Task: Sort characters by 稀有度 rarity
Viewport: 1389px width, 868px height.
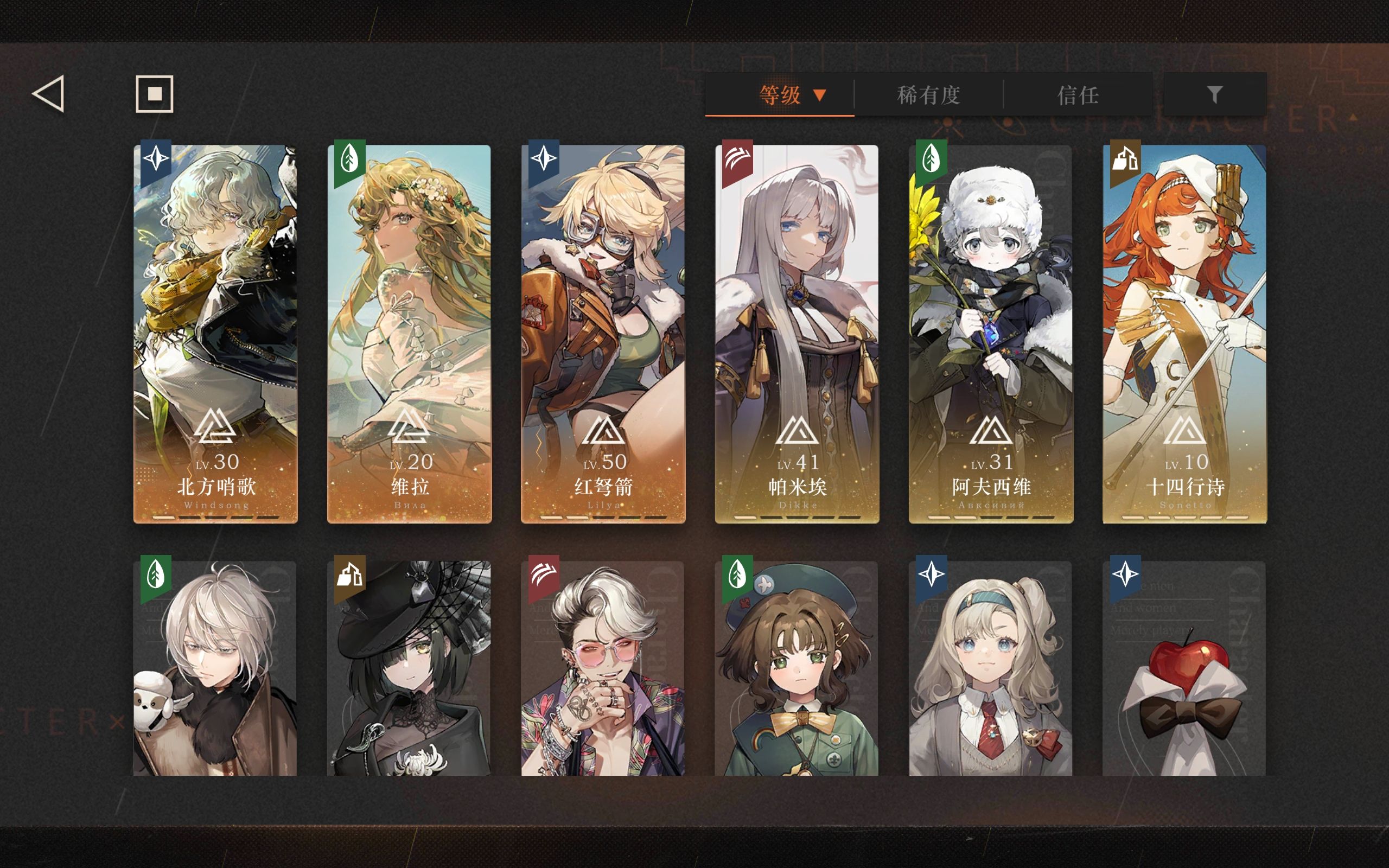Action: coord(928,95)
